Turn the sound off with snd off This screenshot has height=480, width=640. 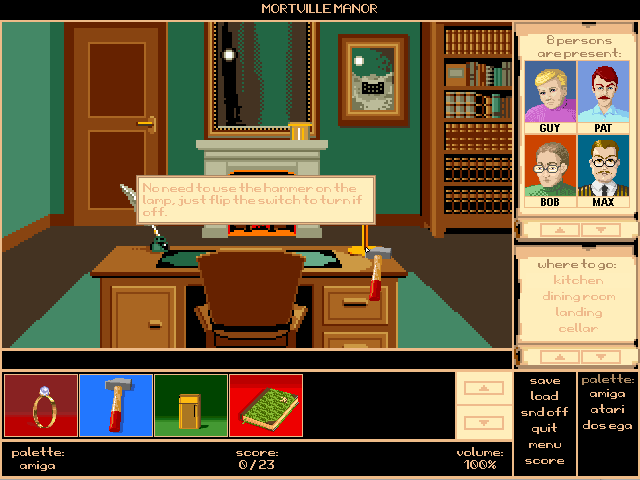[545, 412]
